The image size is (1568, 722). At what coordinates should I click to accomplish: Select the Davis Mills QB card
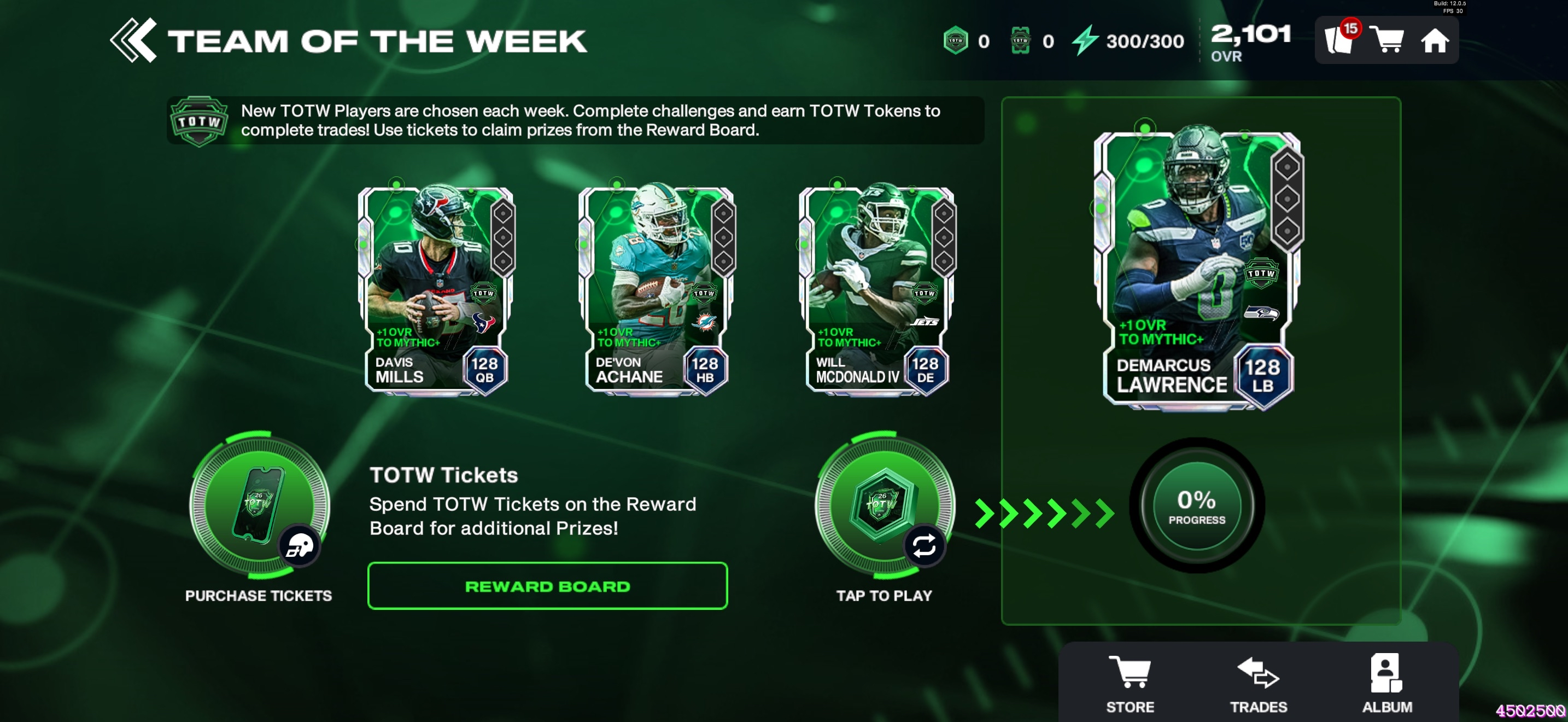pyautogui.click(x=436, y=290)
